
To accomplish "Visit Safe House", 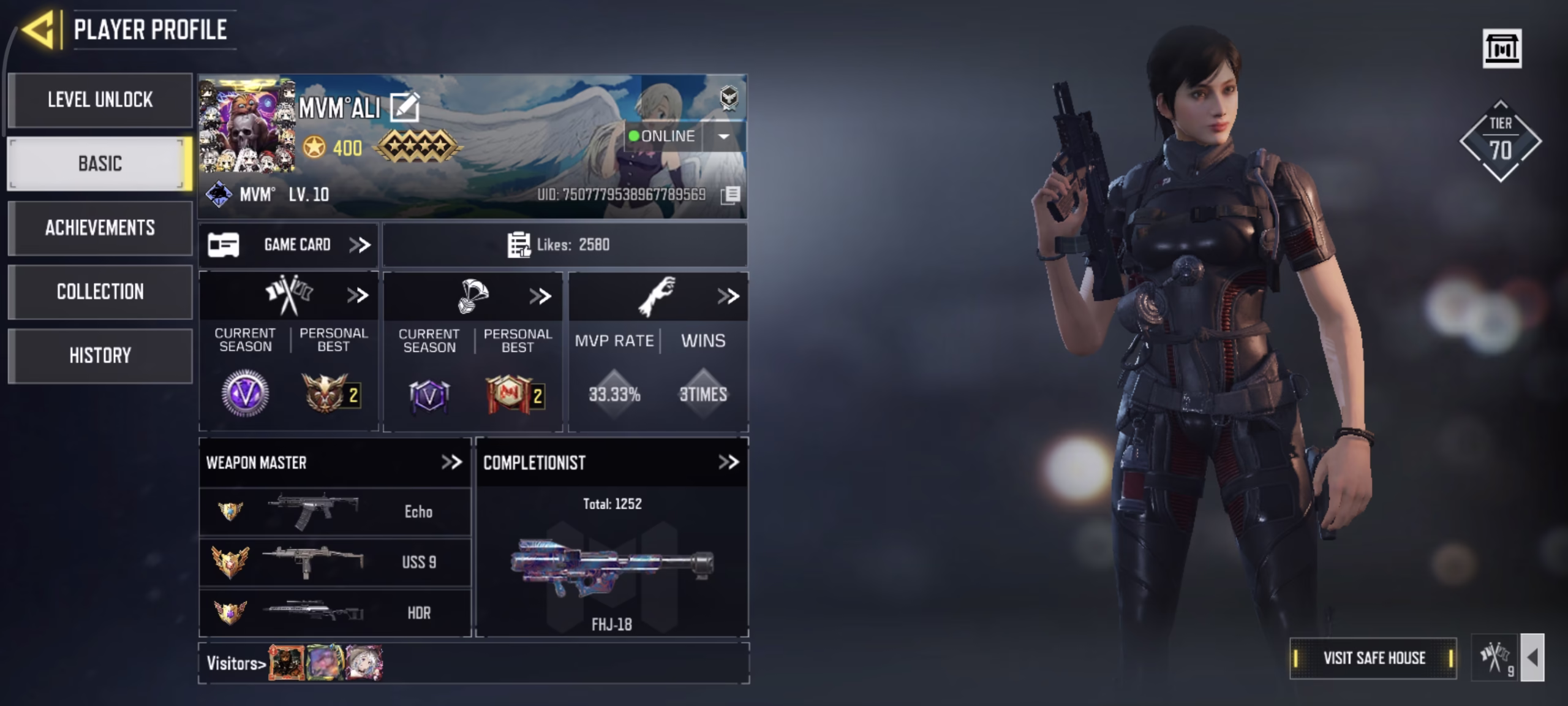I will (x=1373, y=658).
